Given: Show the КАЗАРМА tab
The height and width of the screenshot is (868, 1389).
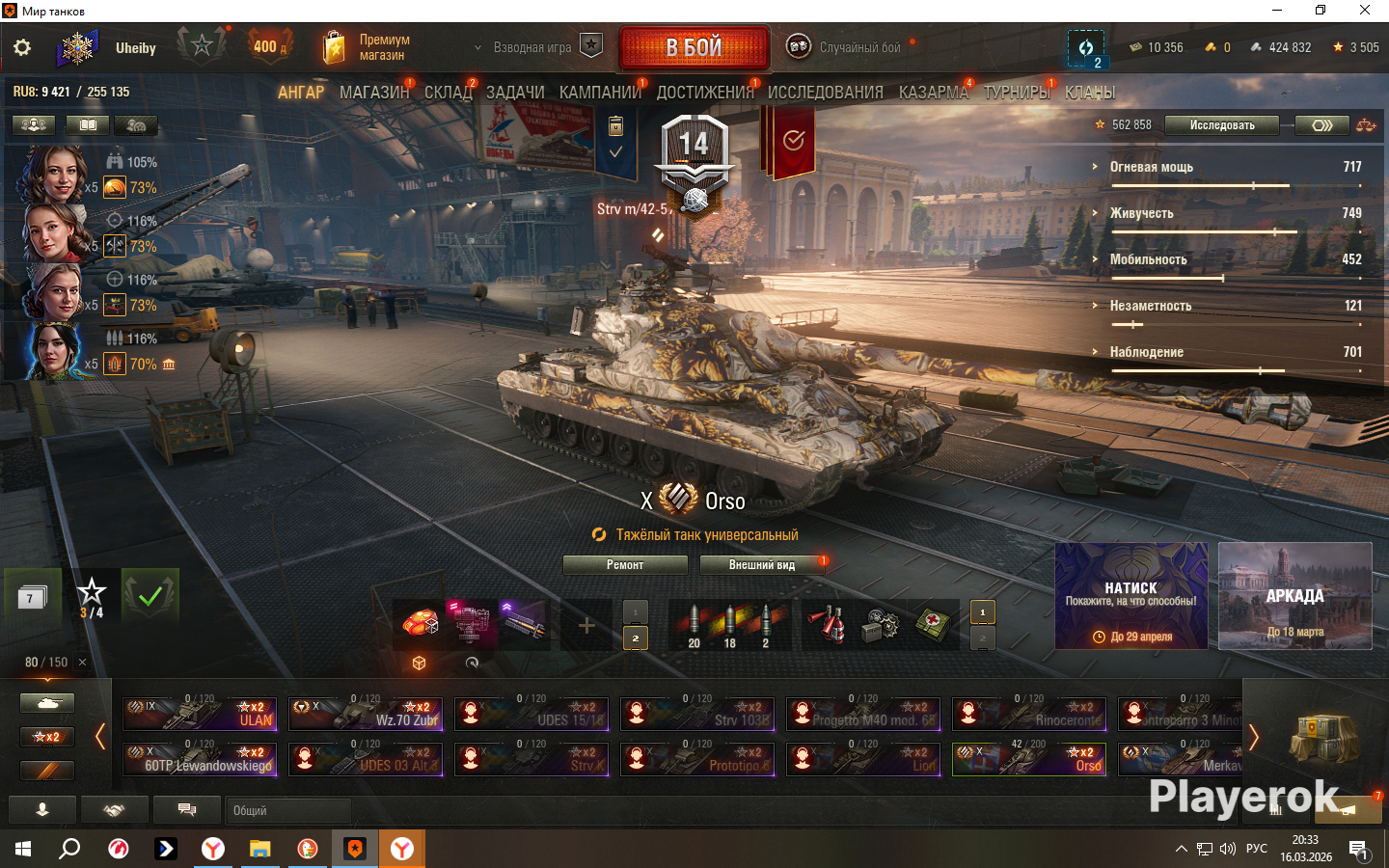Looking at the screenshot, I should [933, 93].
